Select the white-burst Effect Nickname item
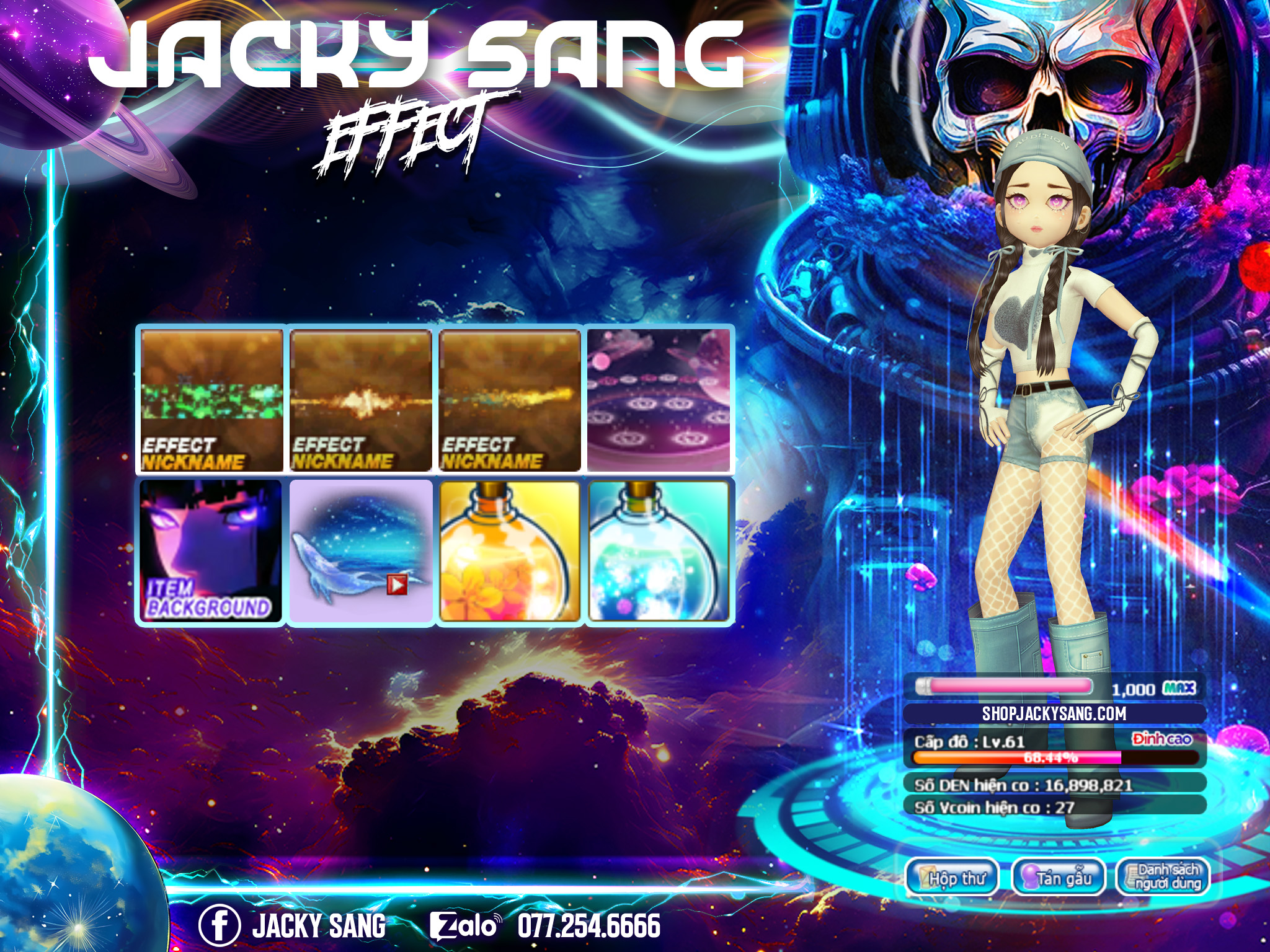Viewport: 1270px width, 952px height. (x=361, y=400)
